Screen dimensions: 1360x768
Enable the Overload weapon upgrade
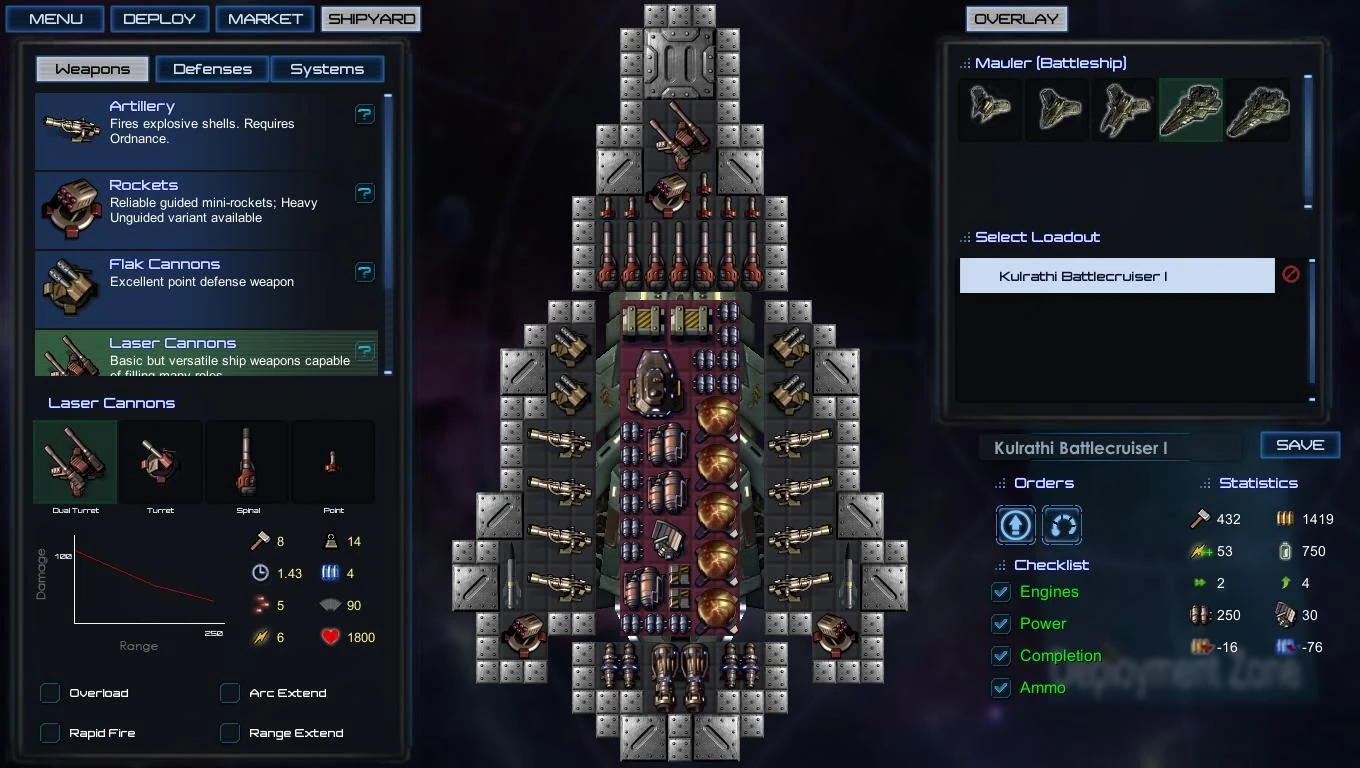pyautogui.click(x=49, y=692)
